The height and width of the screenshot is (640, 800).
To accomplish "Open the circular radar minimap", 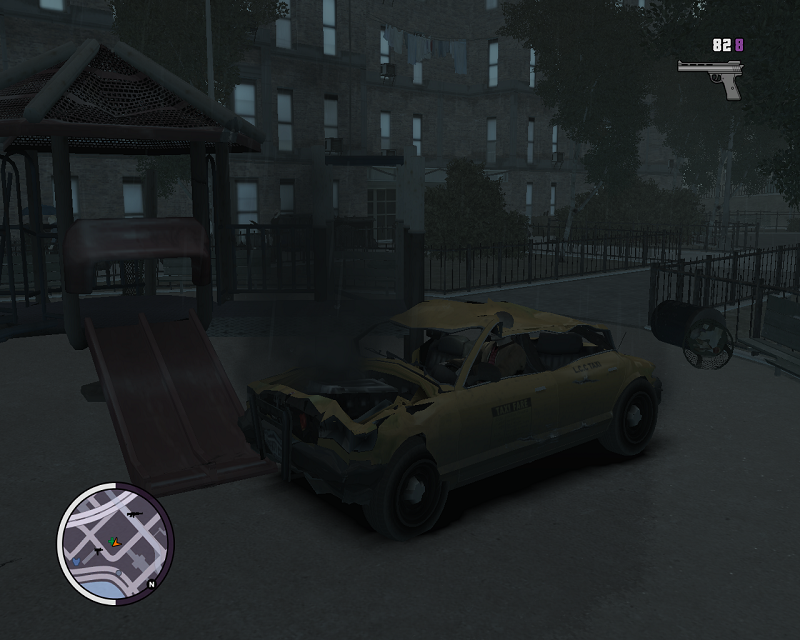I will [115, 541].
